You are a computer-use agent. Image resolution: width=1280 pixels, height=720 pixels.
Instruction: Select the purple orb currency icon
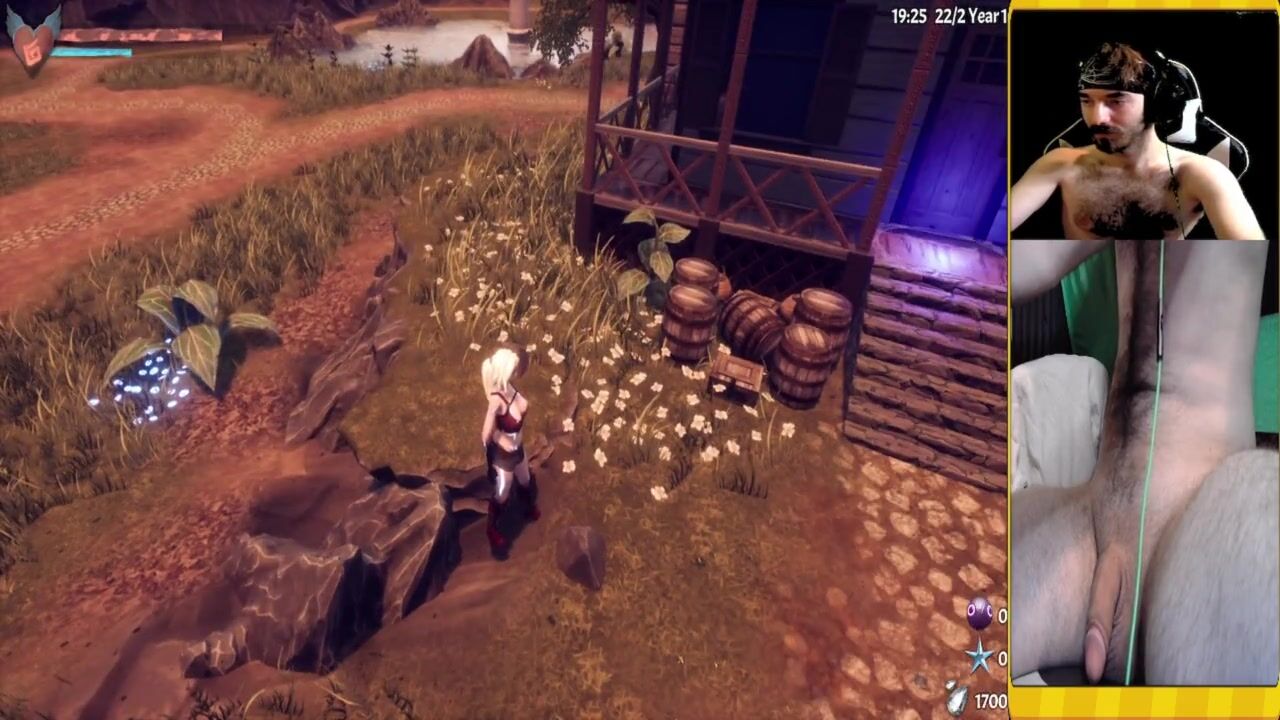pos(979,614)
